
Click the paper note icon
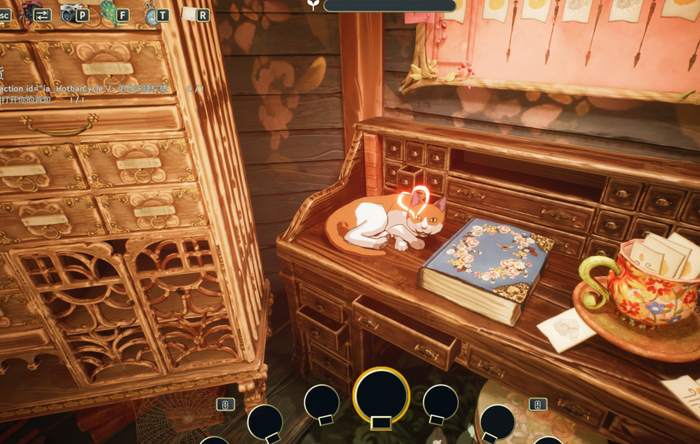189,14
